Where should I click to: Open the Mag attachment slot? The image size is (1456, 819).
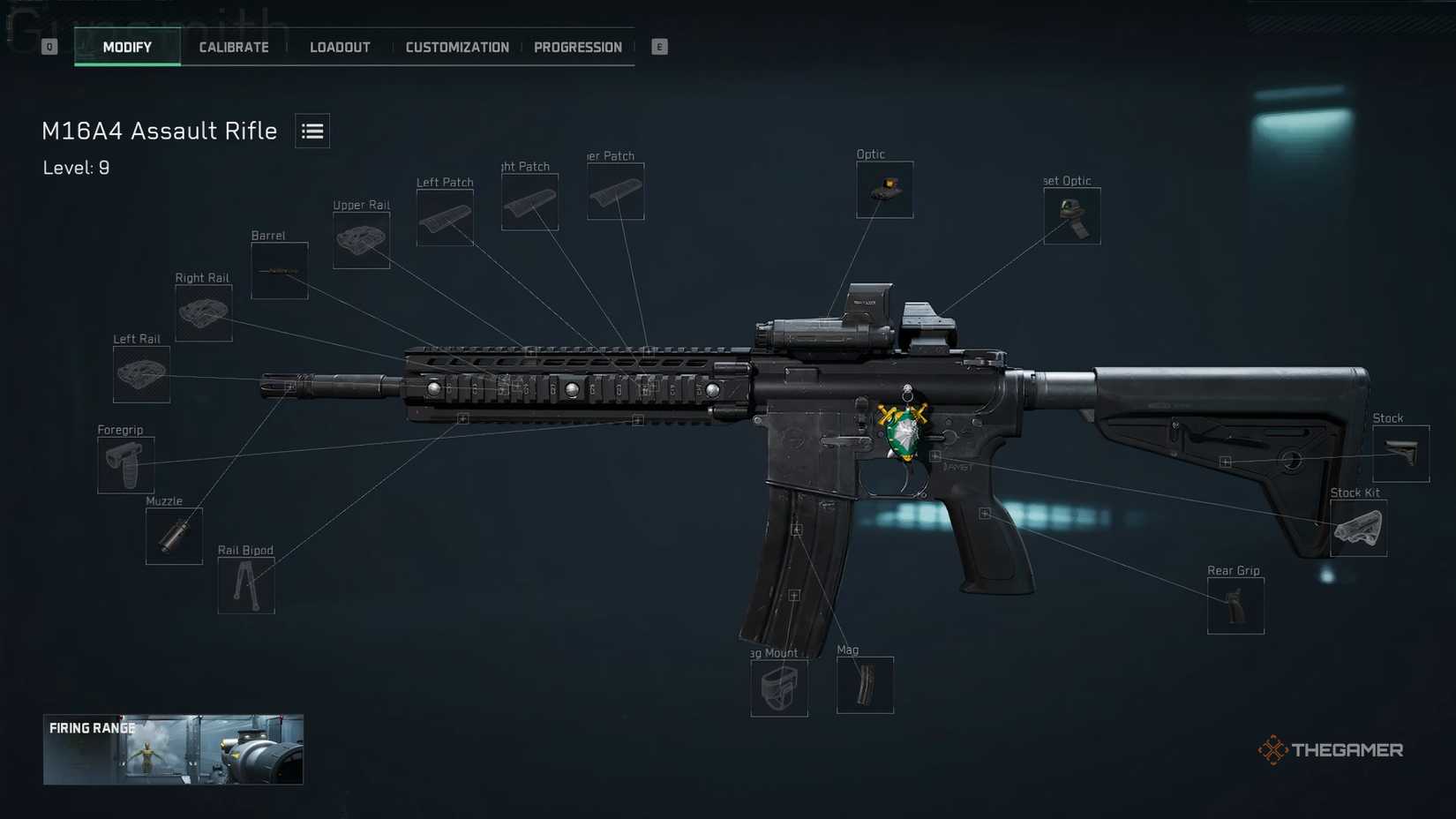tap(865, 685)
